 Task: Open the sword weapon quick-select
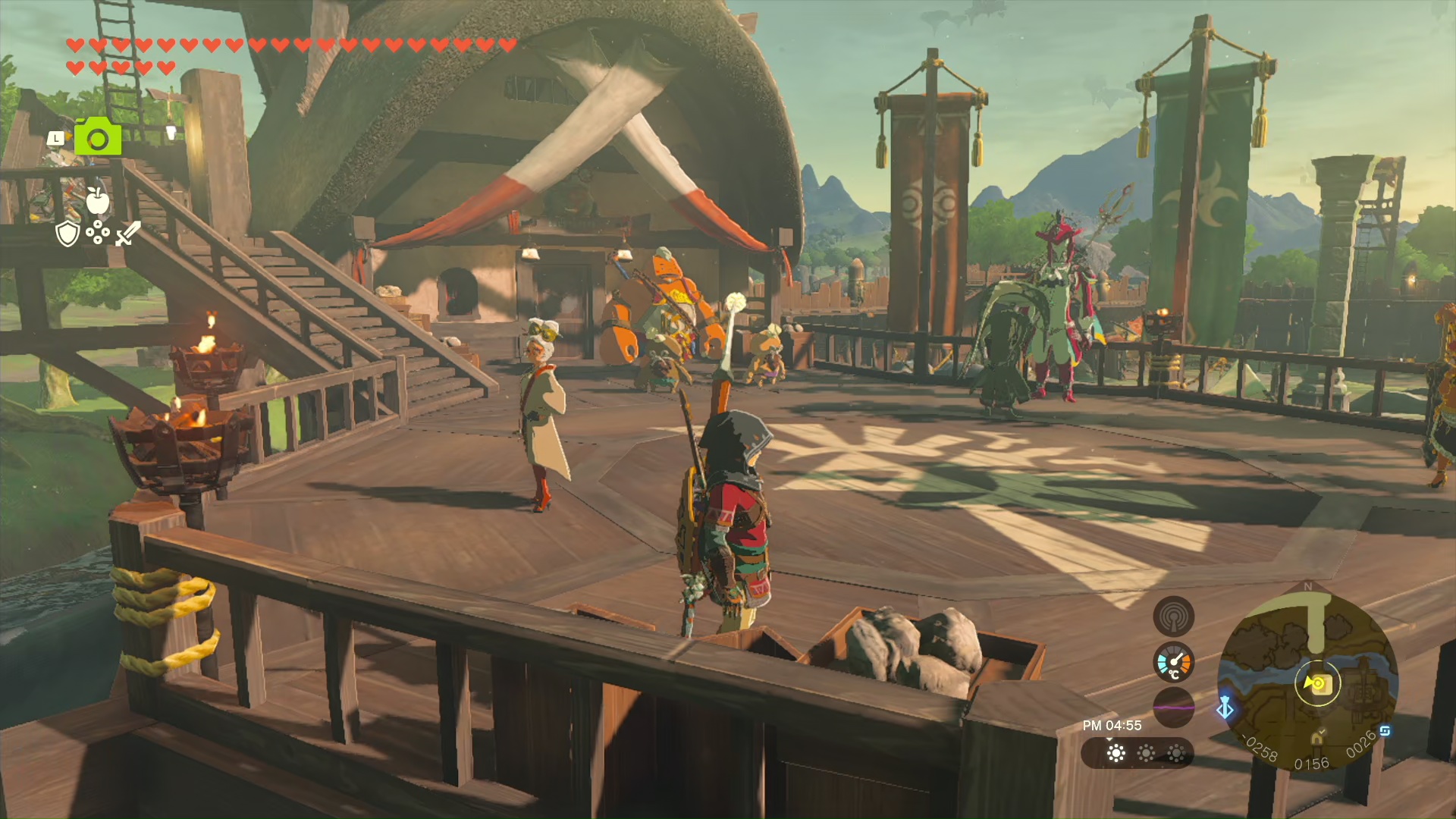pyautogui.click(x=128, y=234)
